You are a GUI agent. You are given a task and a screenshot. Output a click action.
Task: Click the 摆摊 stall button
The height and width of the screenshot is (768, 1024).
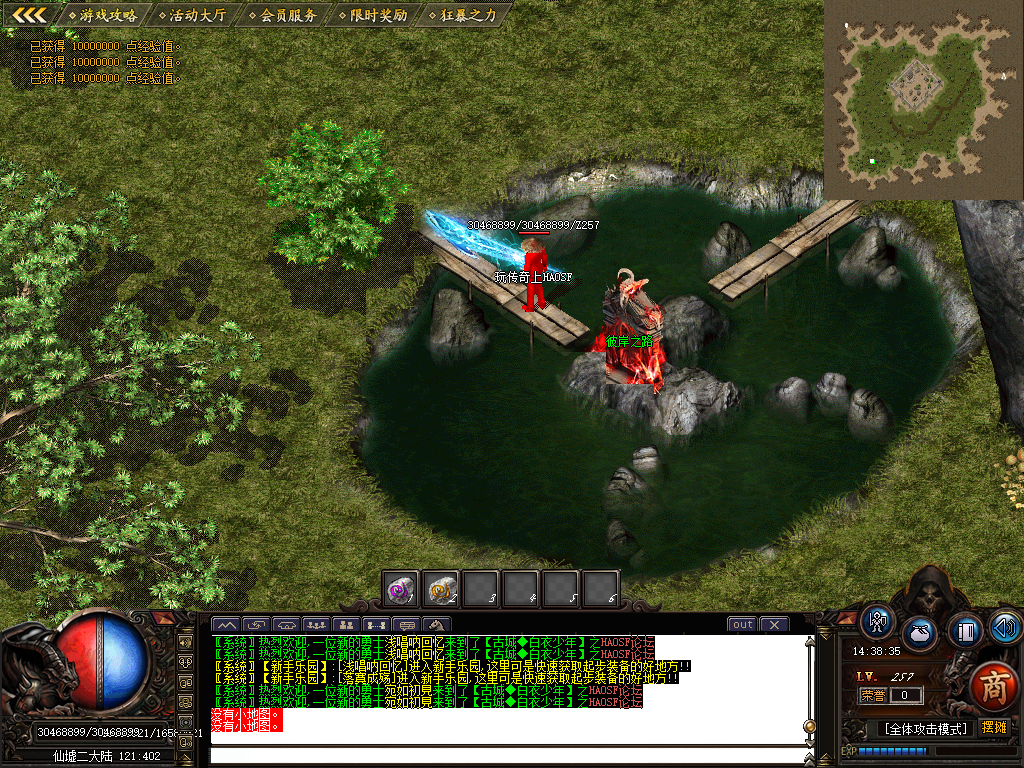(994, 727)
